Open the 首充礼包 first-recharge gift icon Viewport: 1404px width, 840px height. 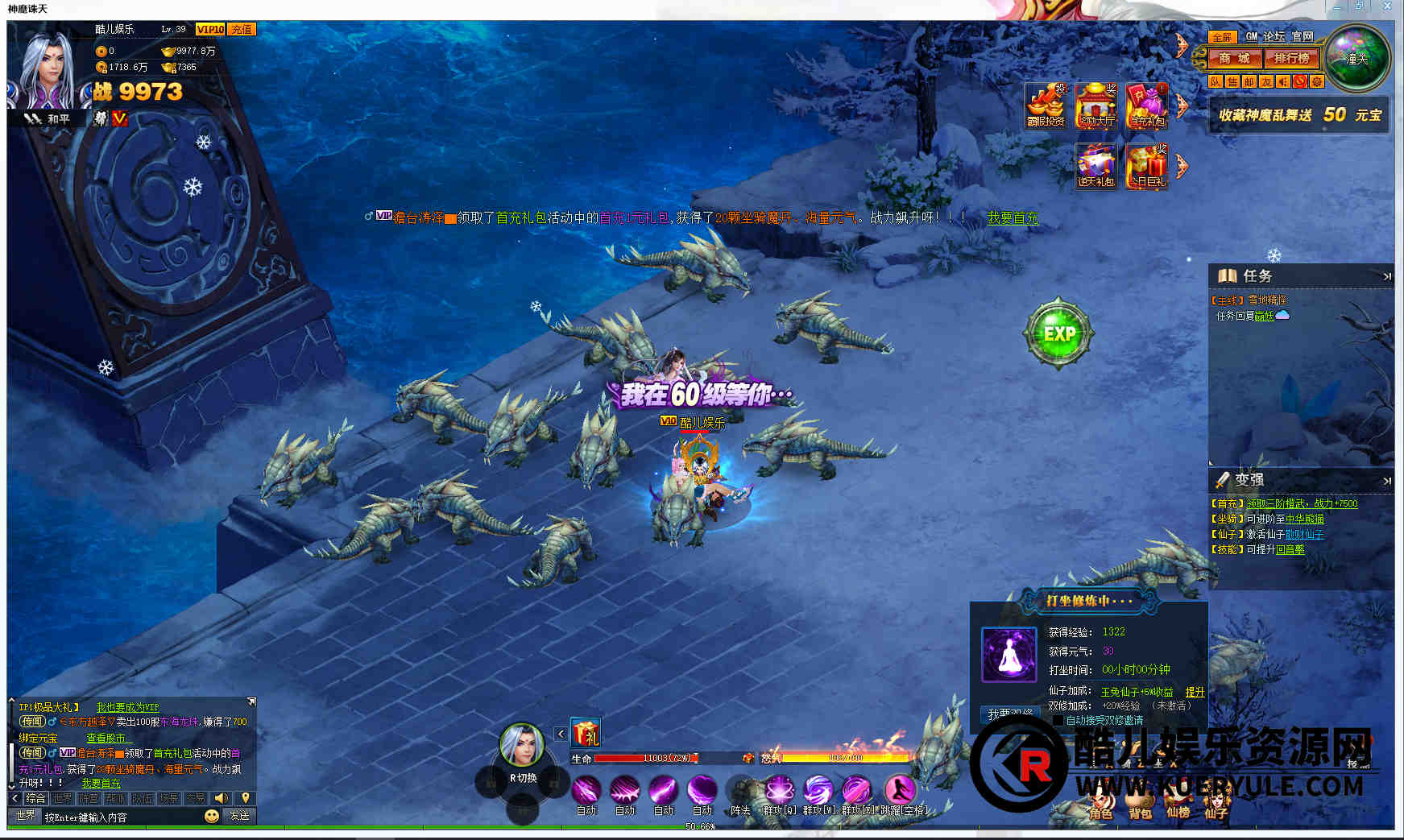click(1146, 106)
